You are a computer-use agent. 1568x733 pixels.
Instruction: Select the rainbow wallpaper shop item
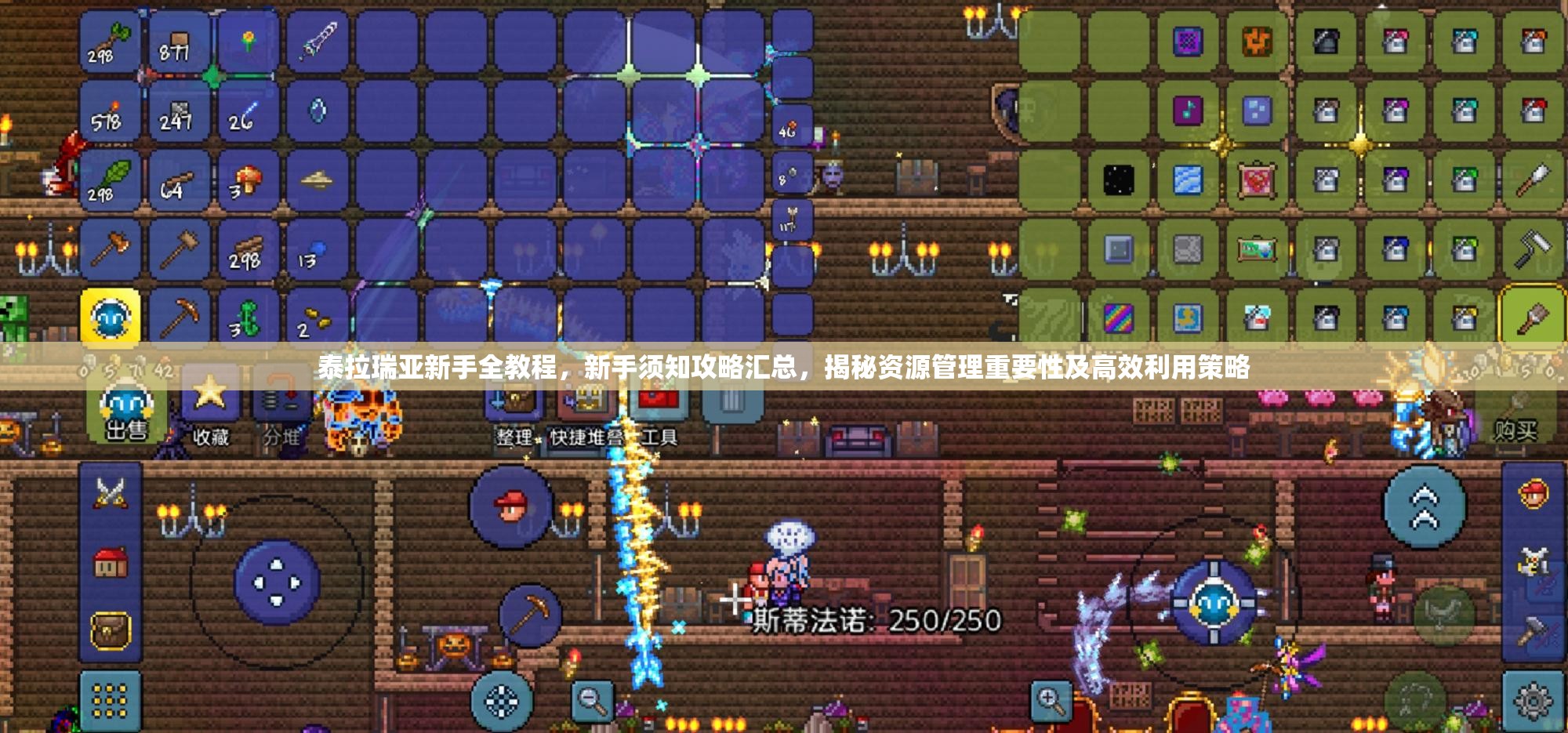(1119, 318)
